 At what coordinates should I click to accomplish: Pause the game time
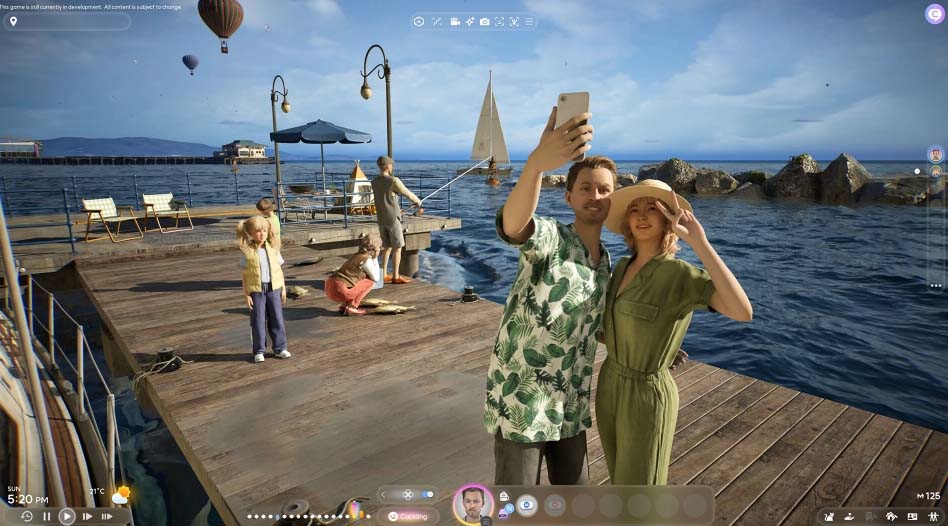[46, 516]
